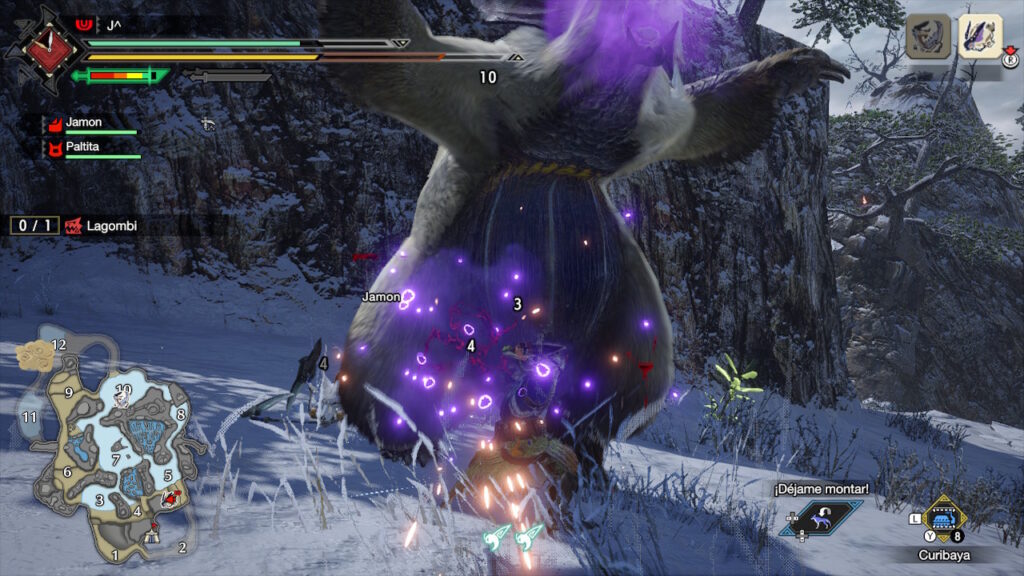Select the highlighted purple monster icon

[x=979, y=37]
